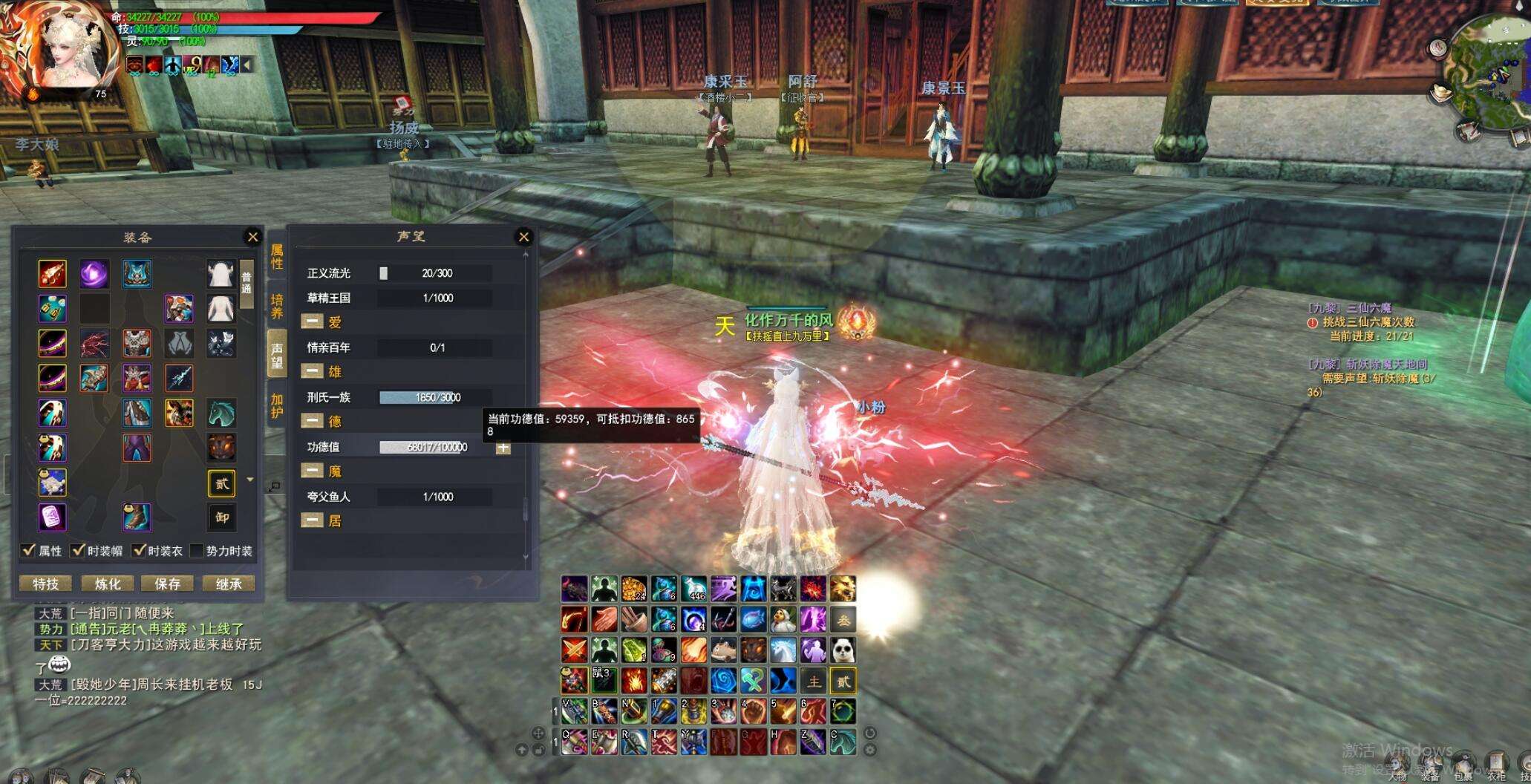Select the 加护 blessing tab

pos(277,406)
